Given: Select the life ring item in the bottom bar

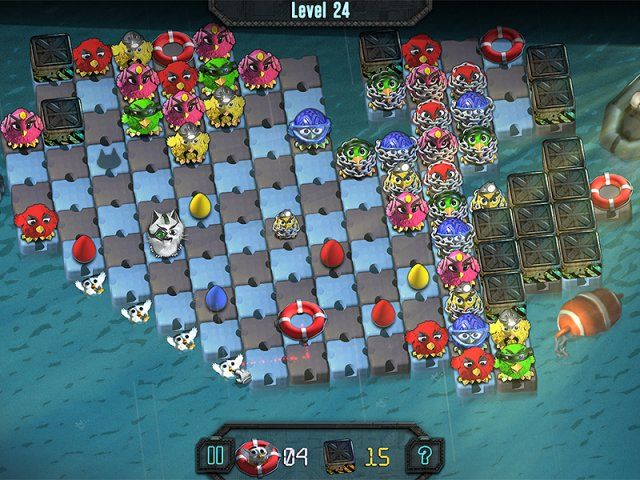Looking at the screenshot, I should (x=258, y=456).
